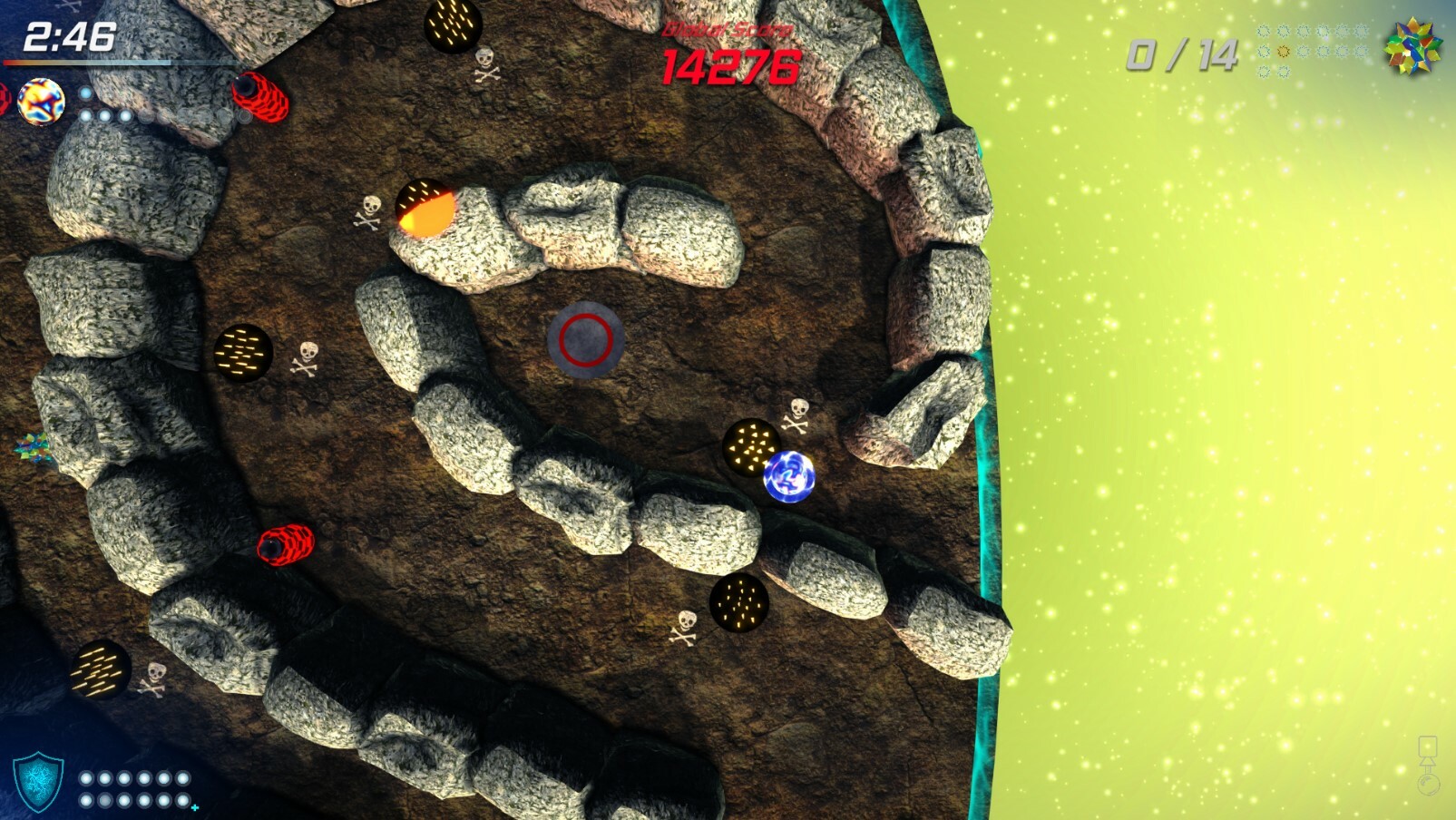Select the 0 / 14 progress label
The width and height of the screenshot is (1456, 820).
[x=1185, y=54]
